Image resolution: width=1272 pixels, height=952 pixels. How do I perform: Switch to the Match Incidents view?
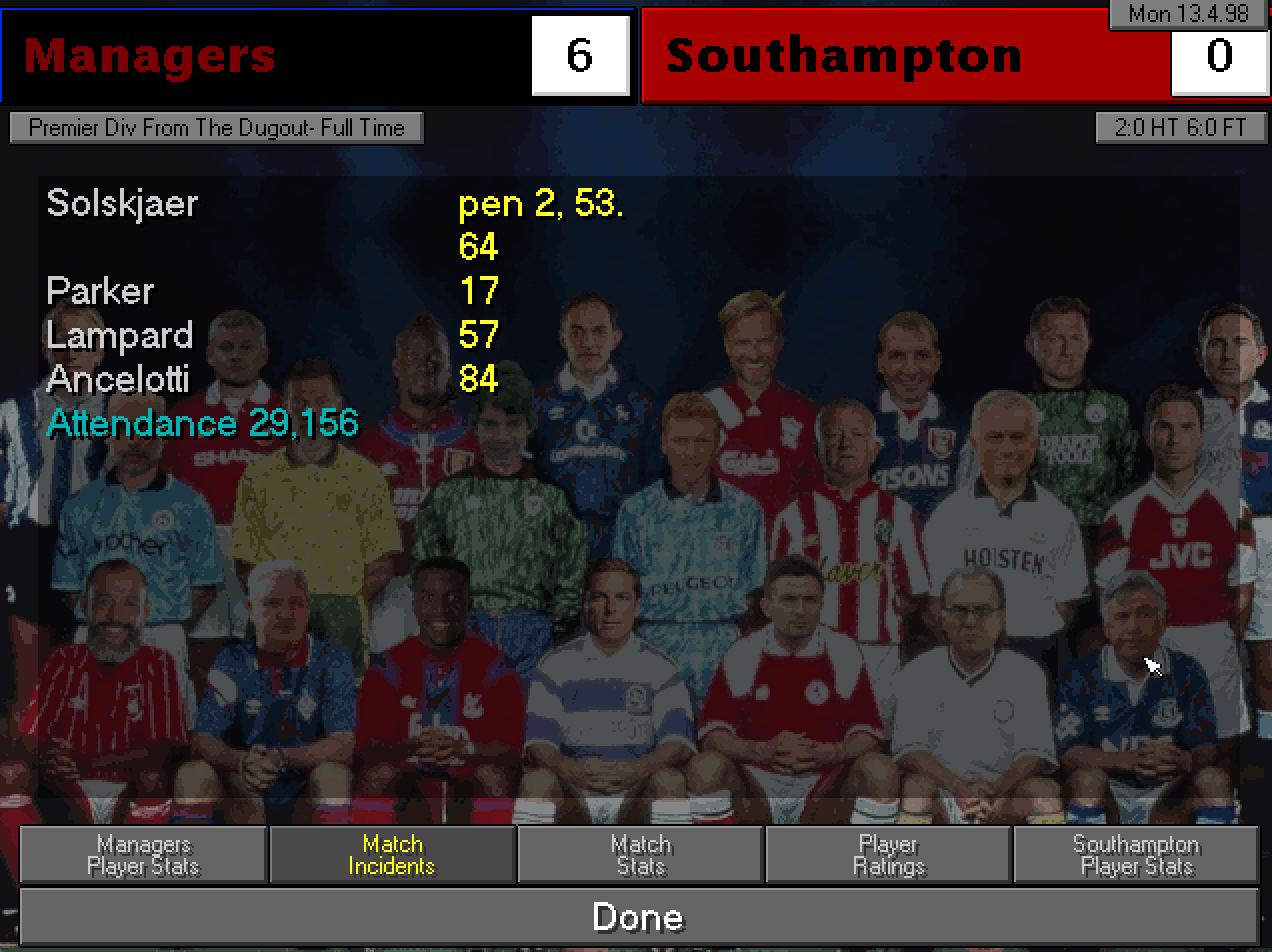[392, 855]
